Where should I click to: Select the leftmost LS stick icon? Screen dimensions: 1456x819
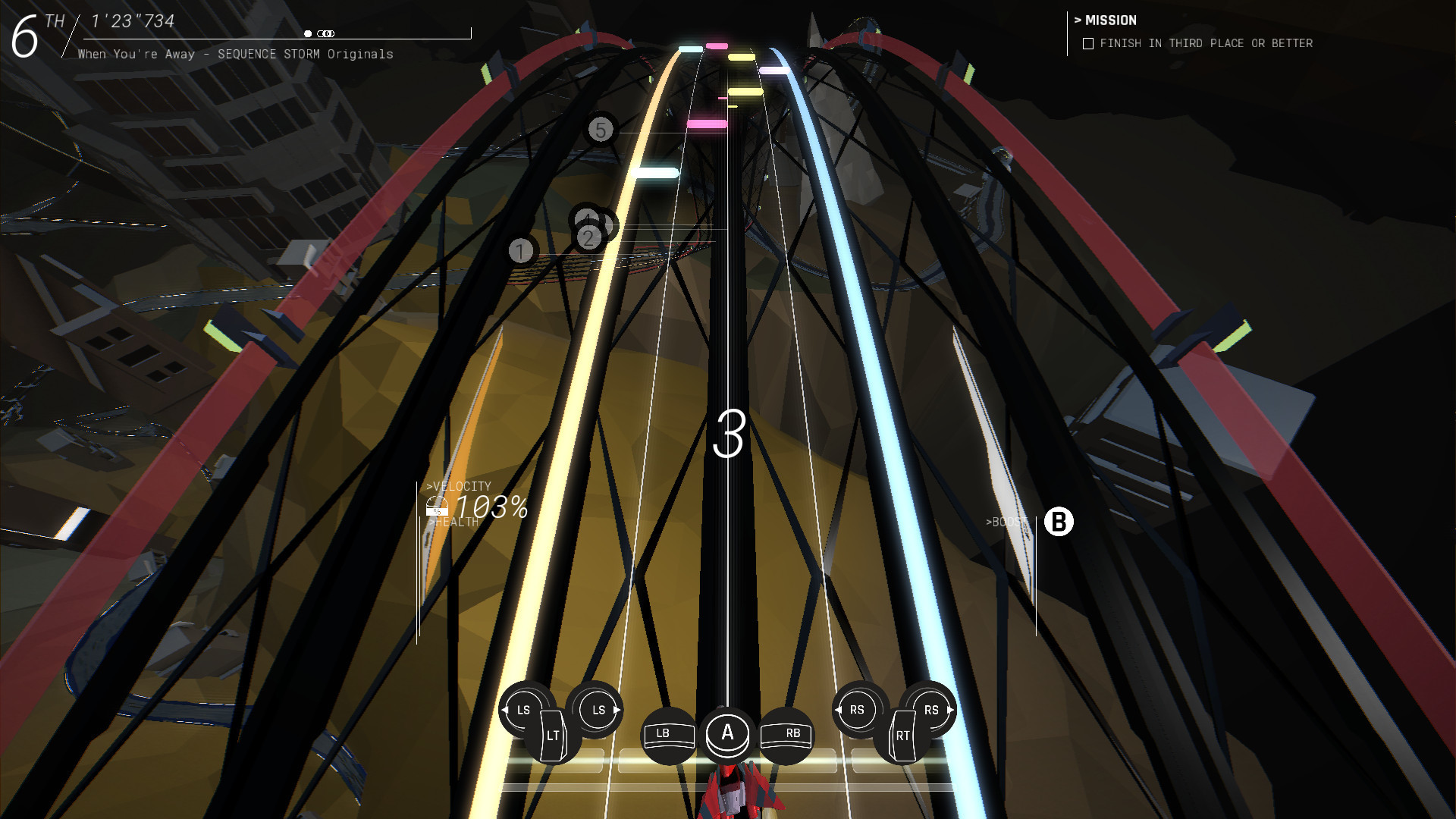pos(522,711)
